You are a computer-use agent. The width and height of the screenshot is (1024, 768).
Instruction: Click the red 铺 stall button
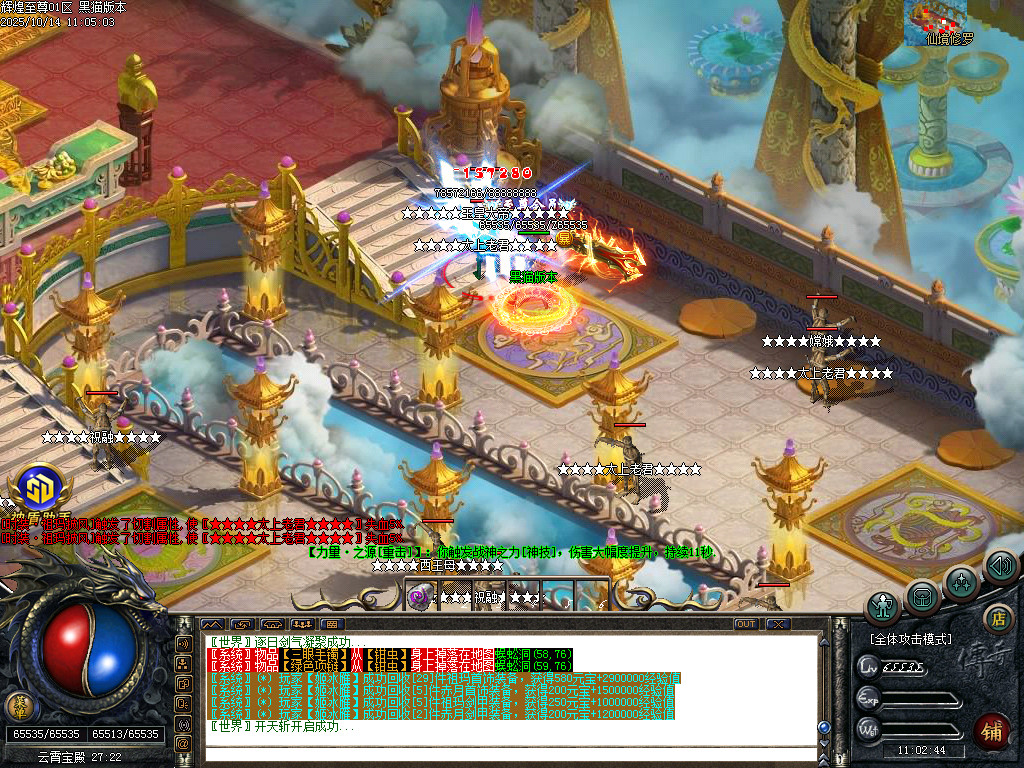click(x=993, y=729)
